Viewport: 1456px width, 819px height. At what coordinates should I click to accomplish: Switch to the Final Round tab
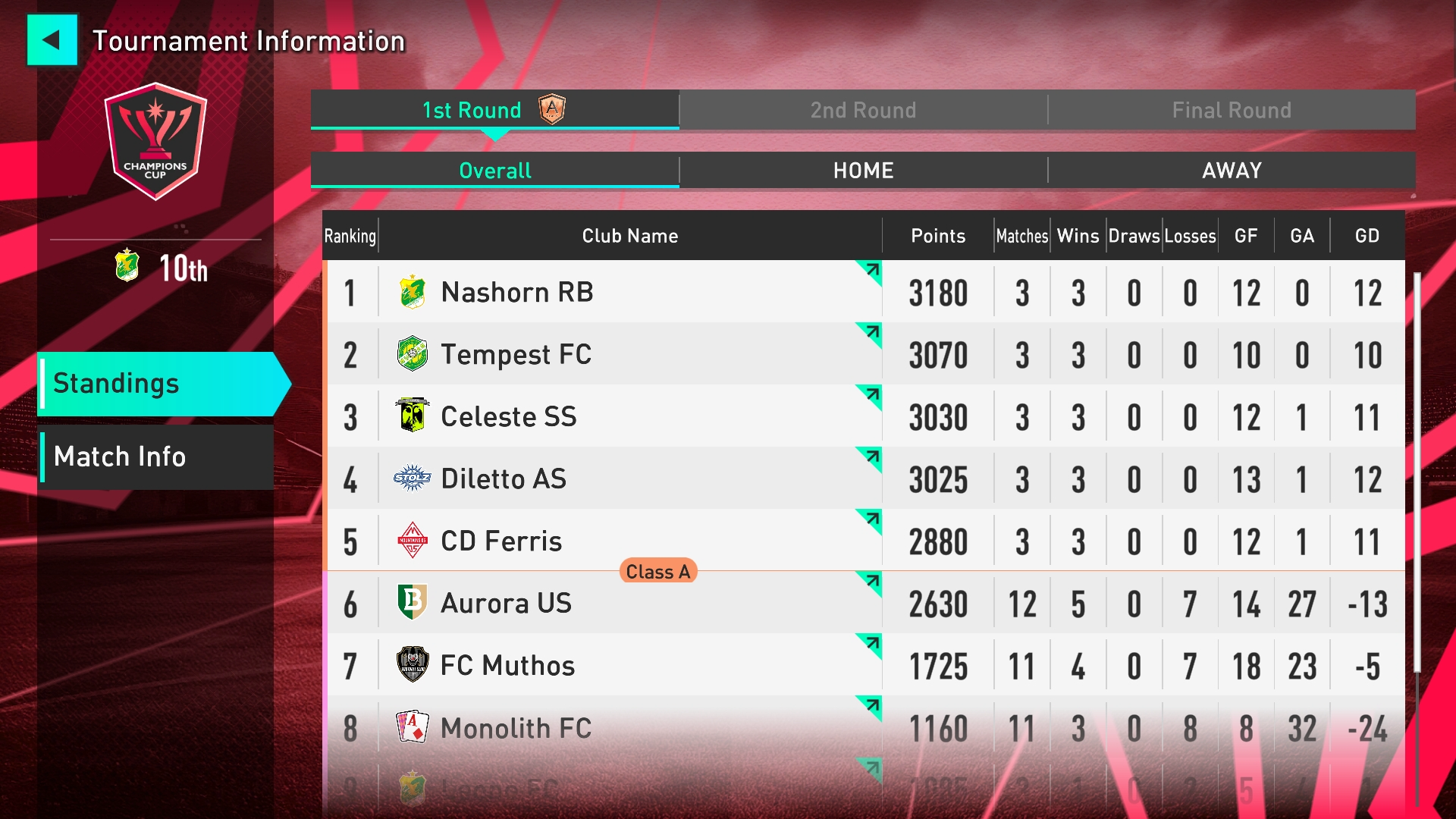[1230, 109]
